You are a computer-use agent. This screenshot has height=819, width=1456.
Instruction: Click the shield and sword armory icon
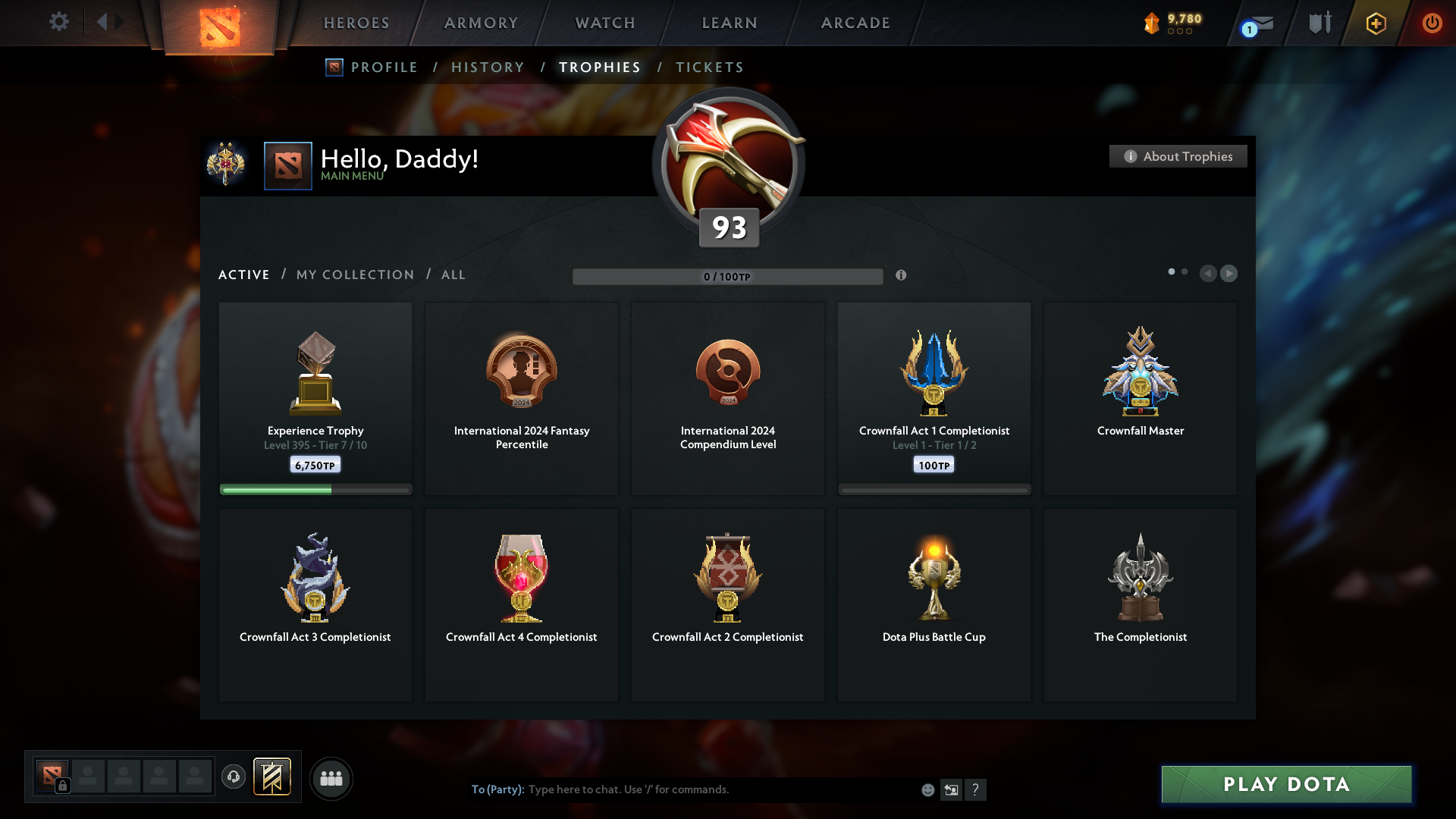[1318, 23]
